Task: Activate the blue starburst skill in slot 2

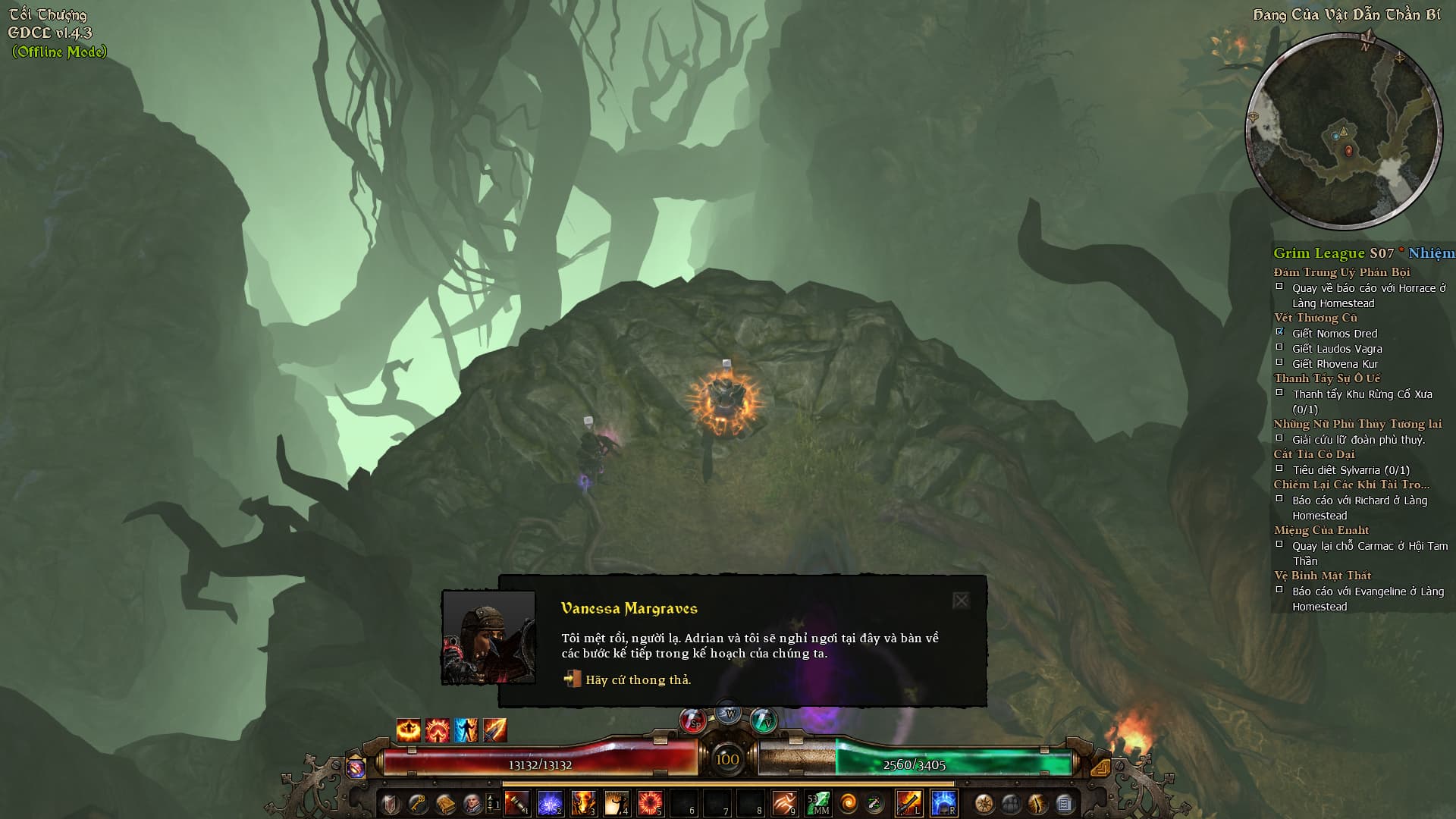Action: point(551,802)
